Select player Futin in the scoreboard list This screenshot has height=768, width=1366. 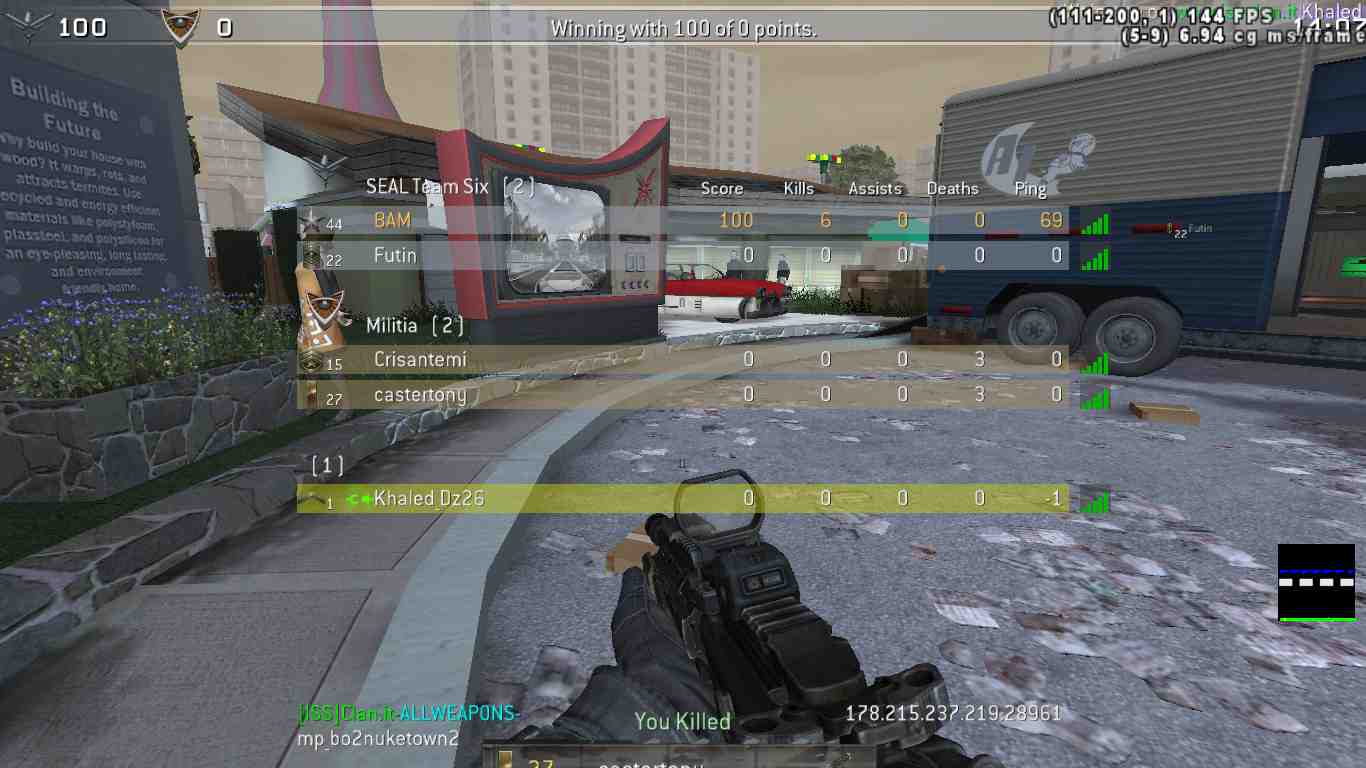pos(682,256)
